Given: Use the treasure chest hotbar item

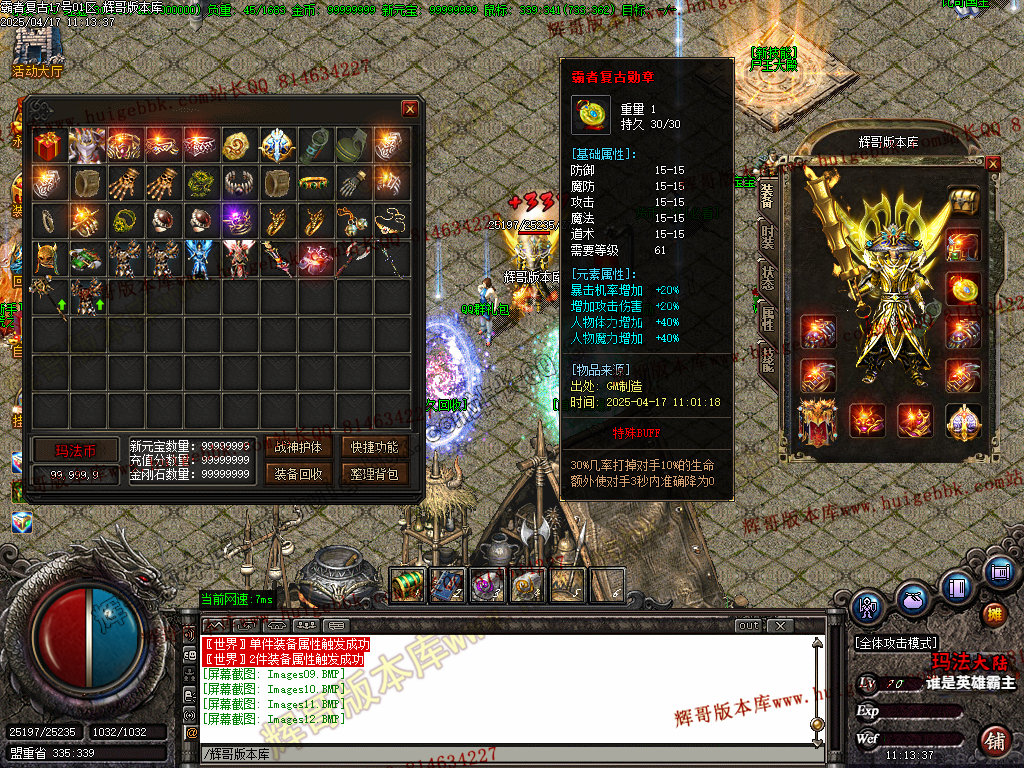Looking at the screenshot, I should pyautogui.click(x=407, y=585).
